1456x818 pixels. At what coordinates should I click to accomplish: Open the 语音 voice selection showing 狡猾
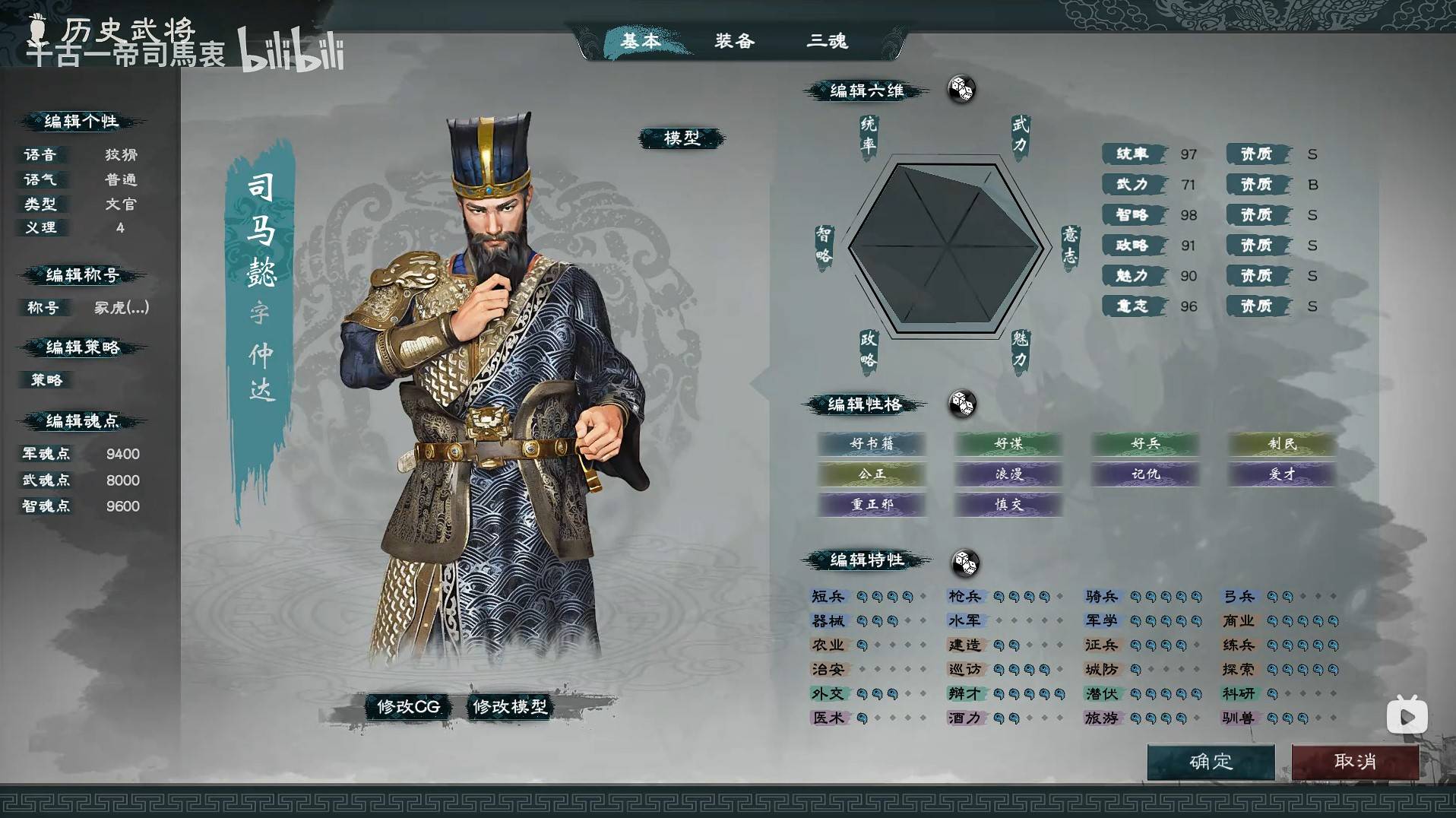pyautogui.click(x=122, y=154)
